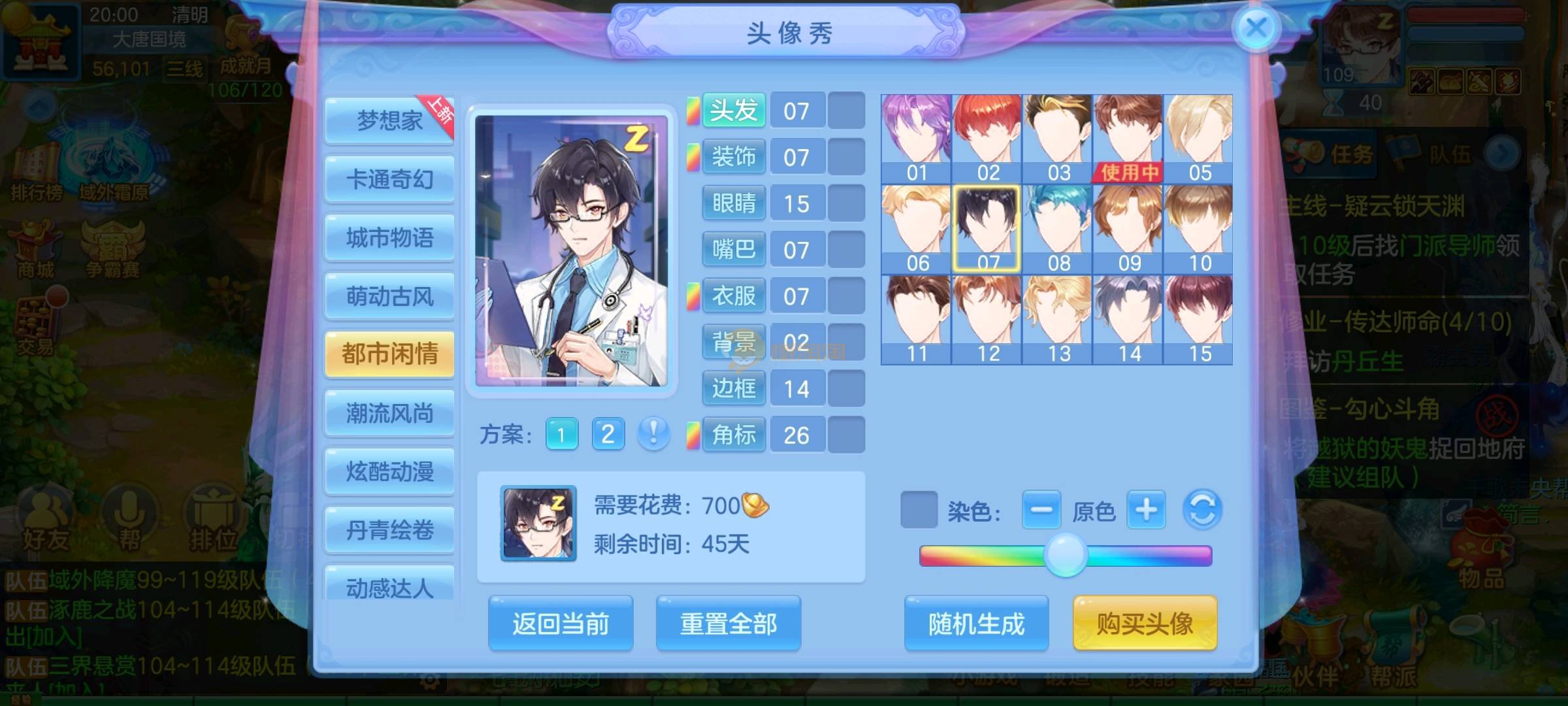Open the 炫酷动漫 category tab
This screenshot has width=1568, height=706.
[389, 471]
